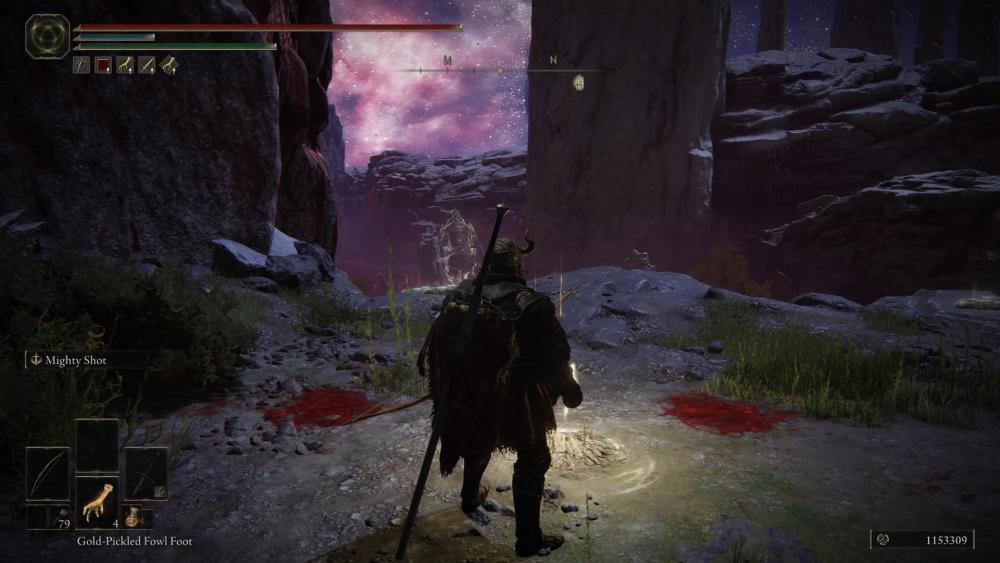Select the bow in the left armament slot

pyautogui.click(x=47, y=473)
